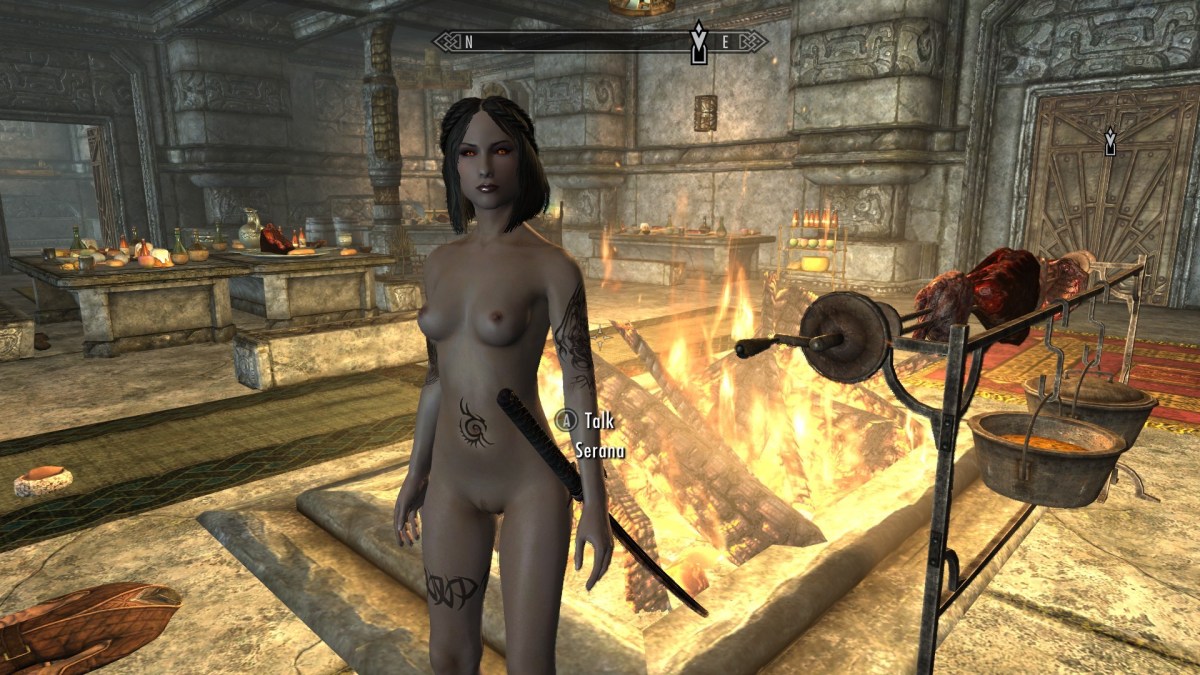
Task: Click the floating quest marker over the door
Action: (1110, 142)
